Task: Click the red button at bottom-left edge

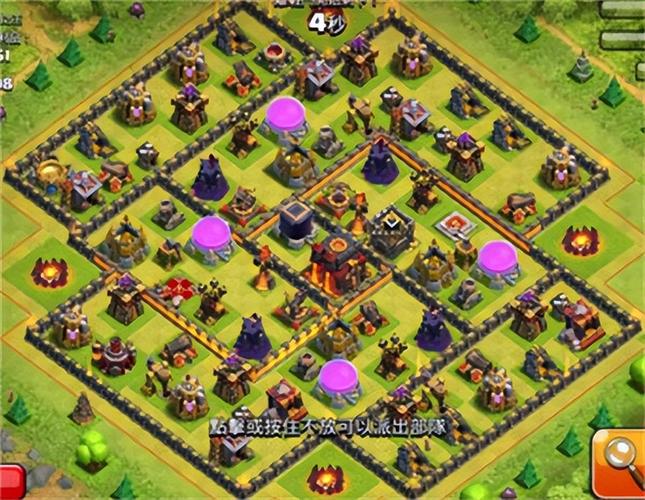Action: [x=10, y=480]
